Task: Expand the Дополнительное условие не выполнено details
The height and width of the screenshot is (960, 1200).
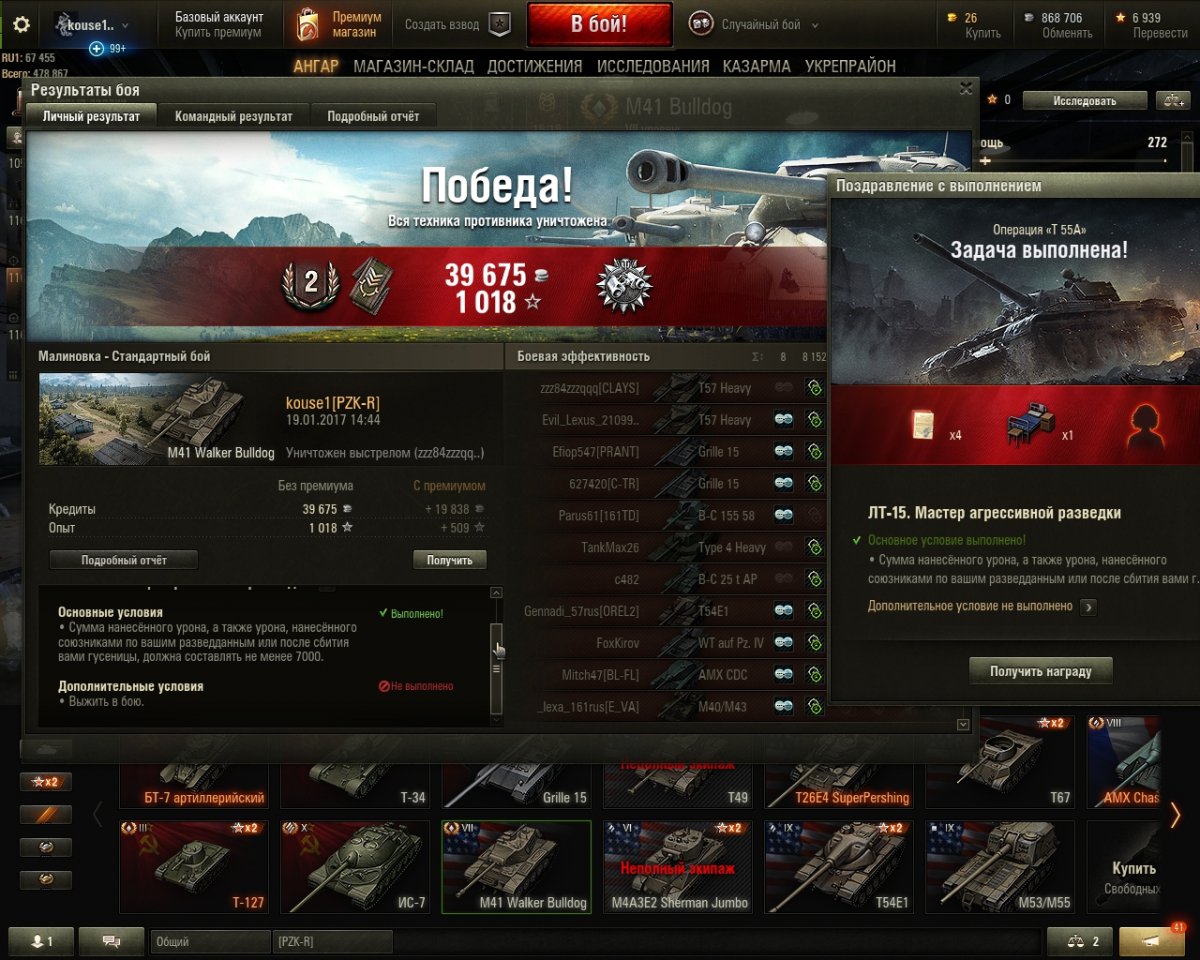Action: click(x=1088, y=606)
